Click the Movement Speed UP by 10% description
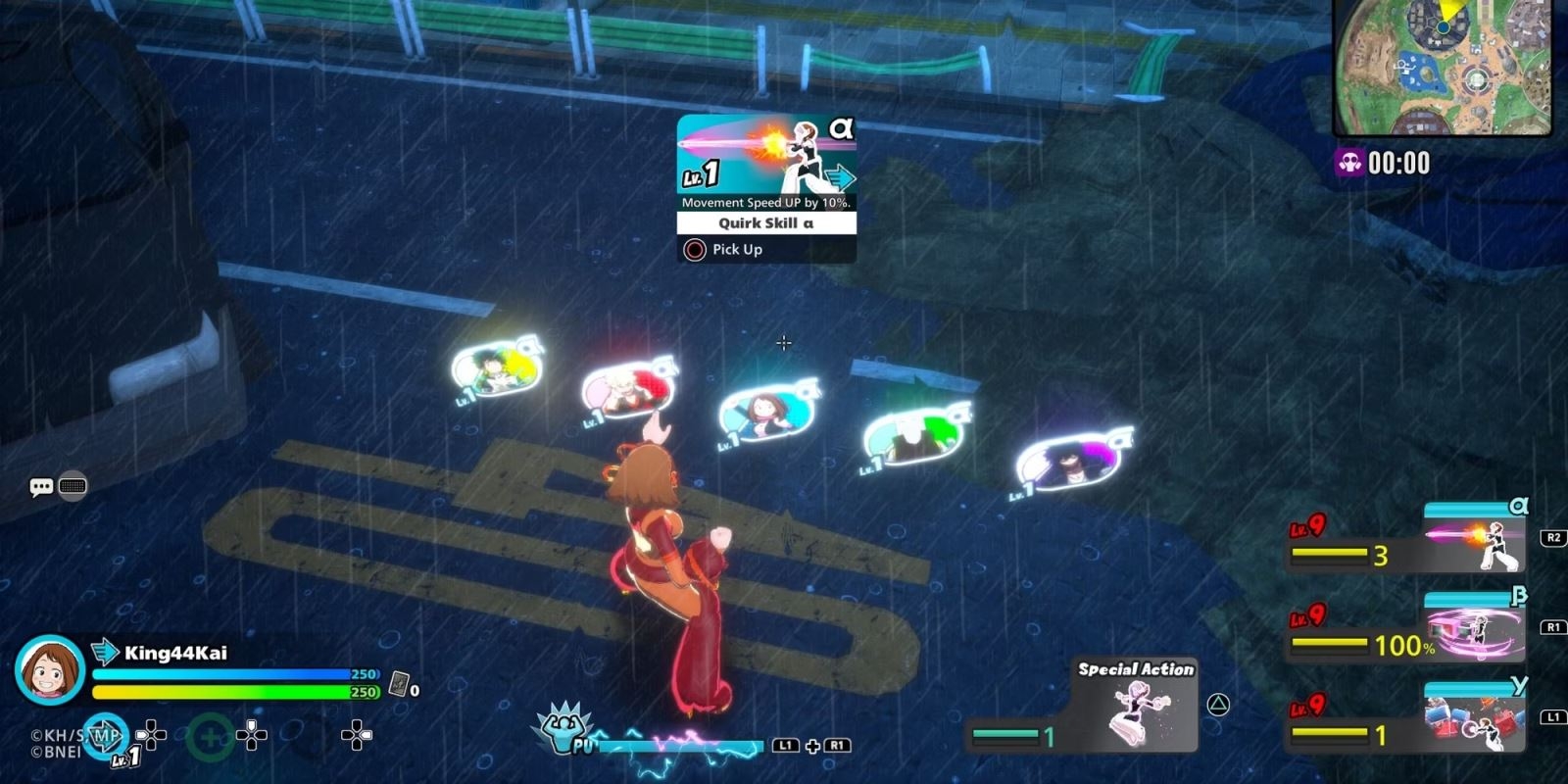This screenshot has height=784, width=1568. pyautogui.click(x=764, y=203)
